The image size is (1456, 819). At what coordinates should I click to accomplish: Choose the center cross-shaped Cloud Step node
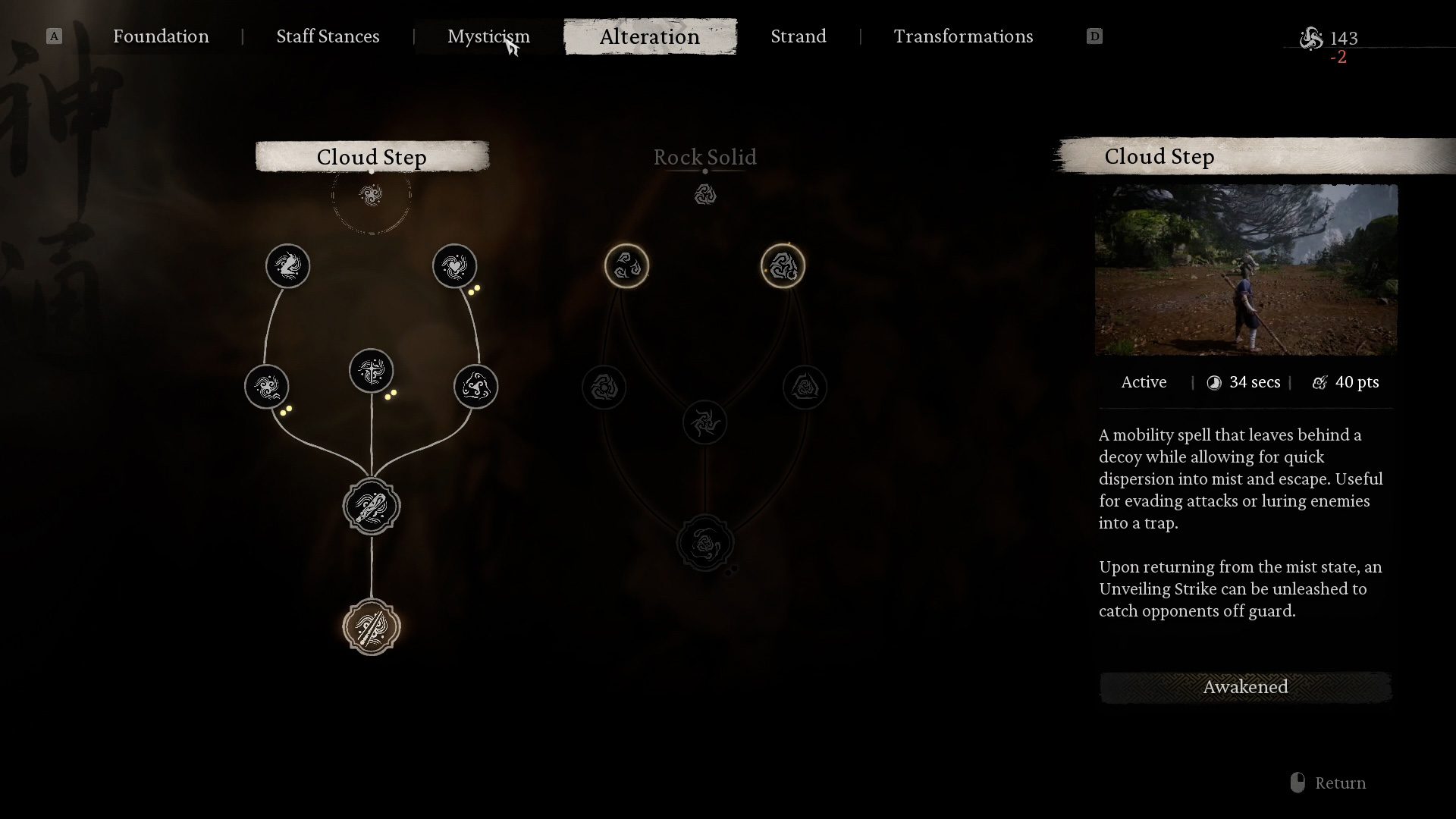[x=372, y=371]
